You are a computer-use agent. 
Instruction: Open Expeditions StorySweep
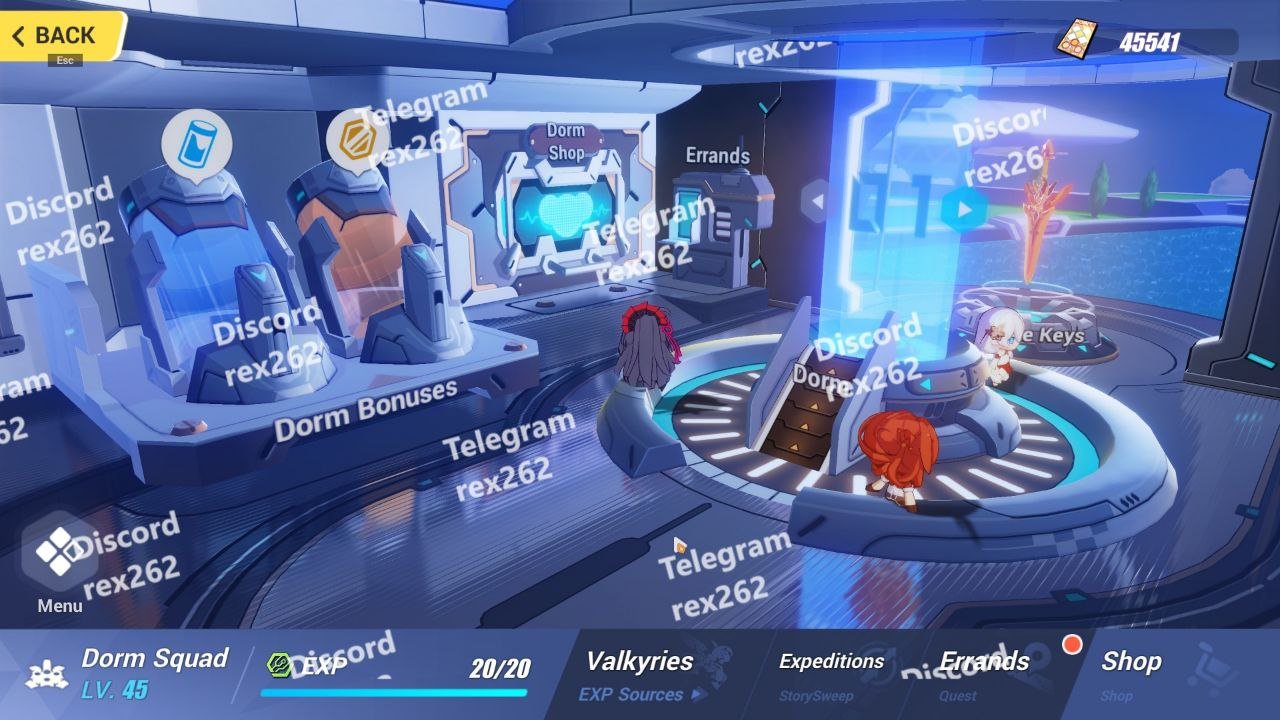coord(831,675)
